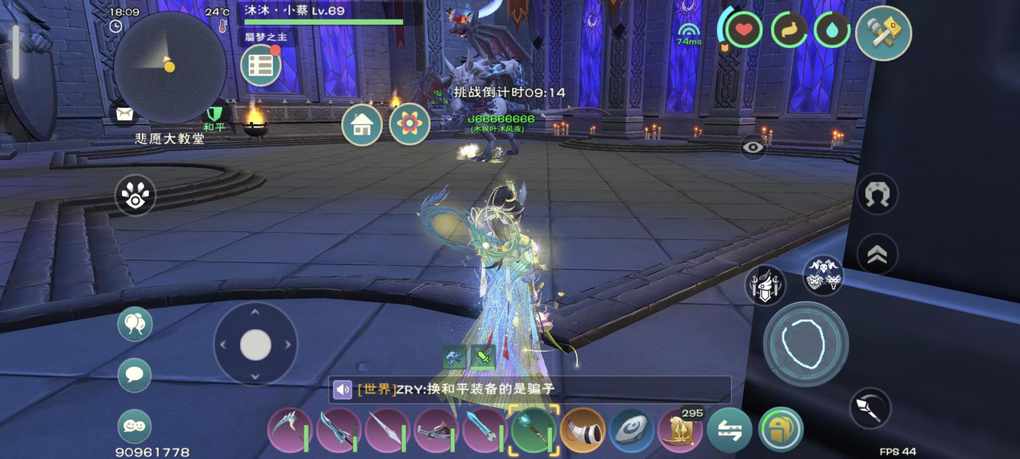This screenshot has width=1020, height=459.
Task: Toggle the eye visibility icon
Action: (753, 147)
